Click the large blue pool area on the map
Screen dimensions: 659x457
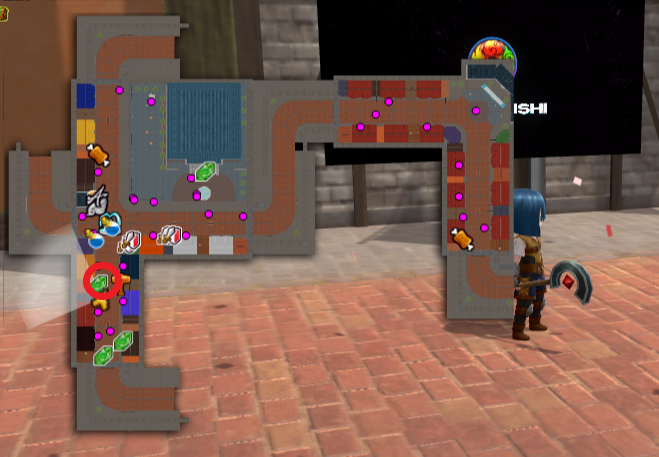pyautogui.click(x=204, y=120)
